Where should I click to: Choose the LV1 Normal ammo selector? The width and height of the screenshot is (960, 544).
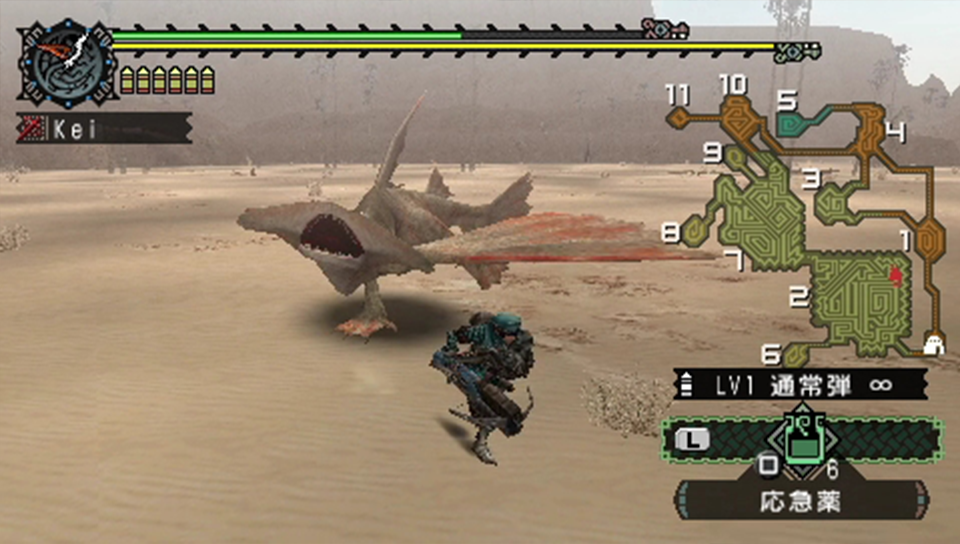point(800,384)
